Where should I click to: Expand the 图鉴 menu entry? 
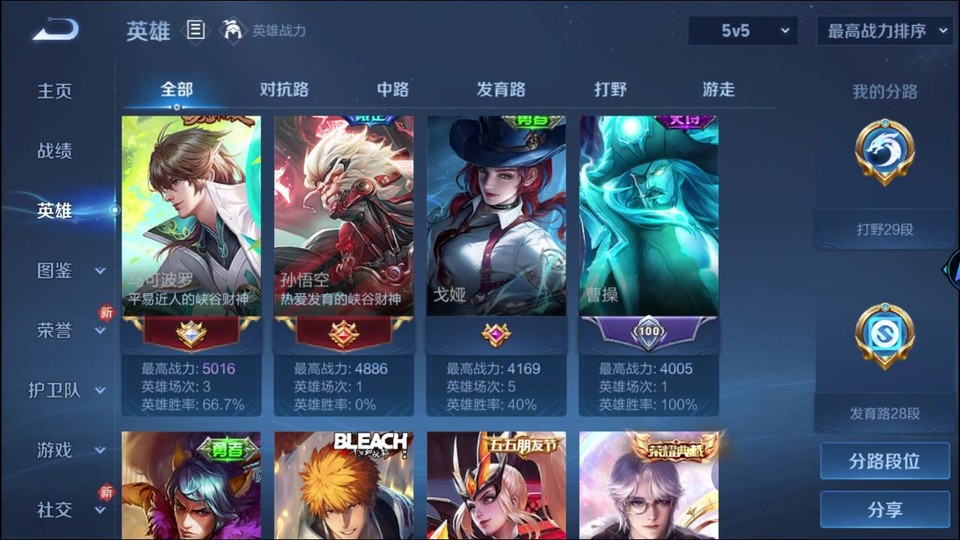tap(70, 270)
